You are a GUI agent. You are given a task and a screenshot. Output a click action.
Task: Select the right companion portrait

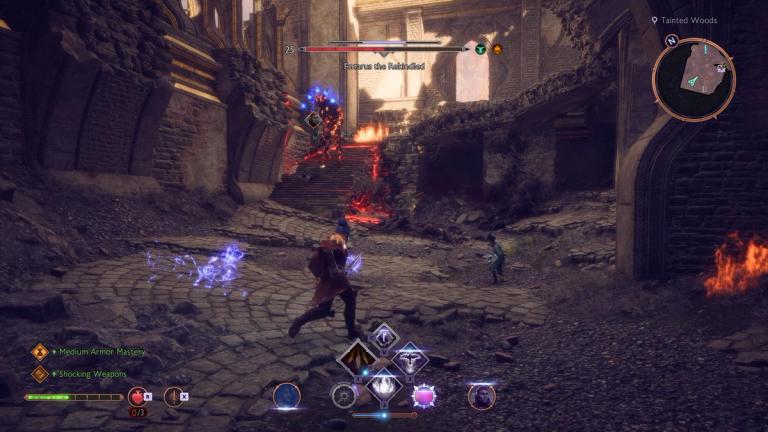click(x=481, y=396)
